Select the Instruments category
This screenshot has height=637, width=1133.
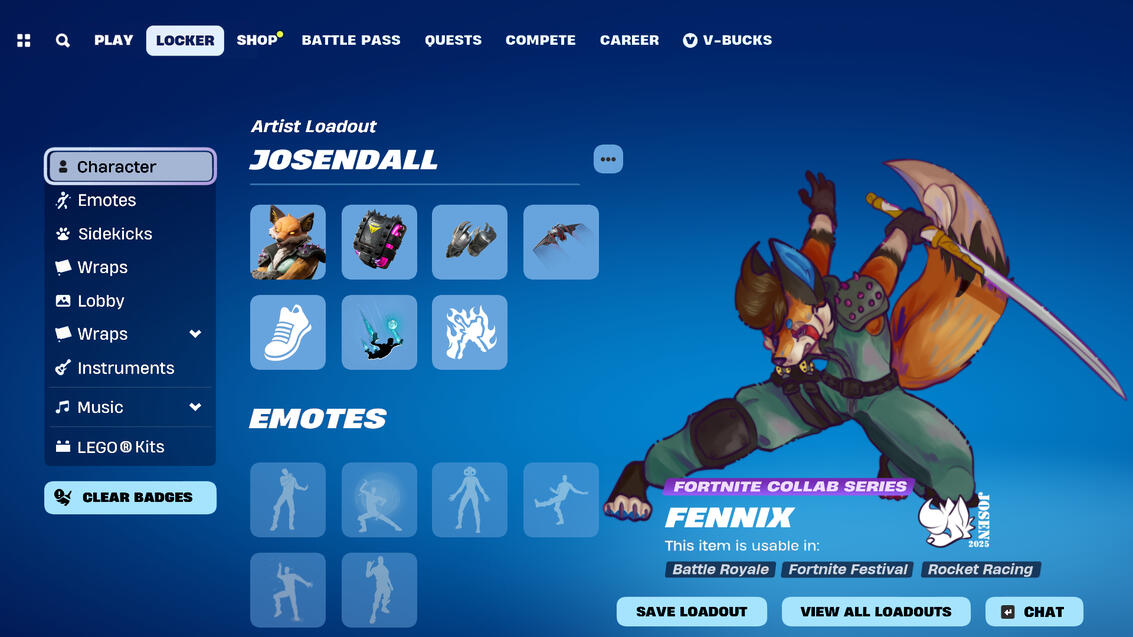click(x=126, y=368)
